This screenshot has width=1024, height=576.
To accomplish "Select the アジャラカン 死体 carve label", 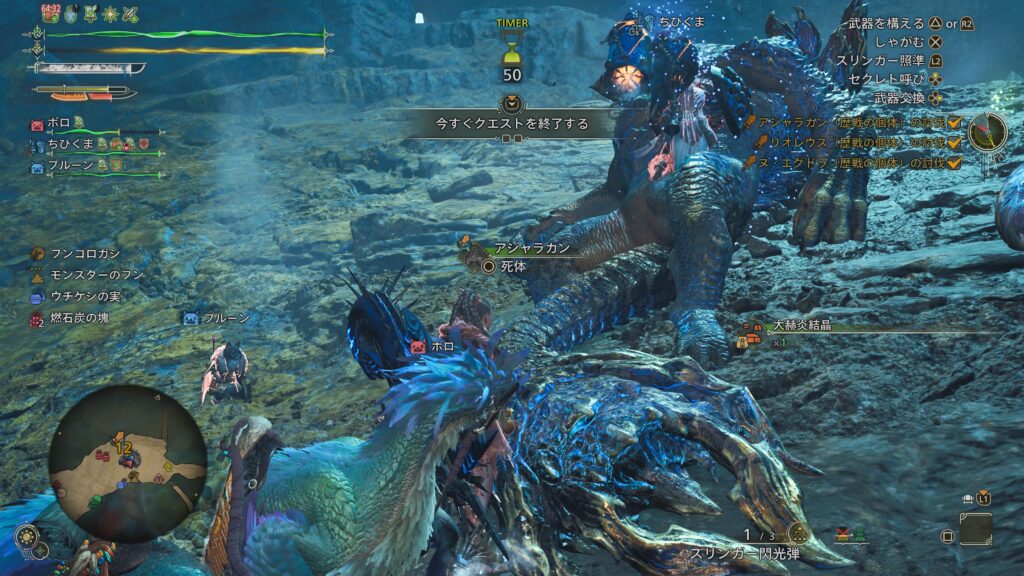I will coord(517,258).
